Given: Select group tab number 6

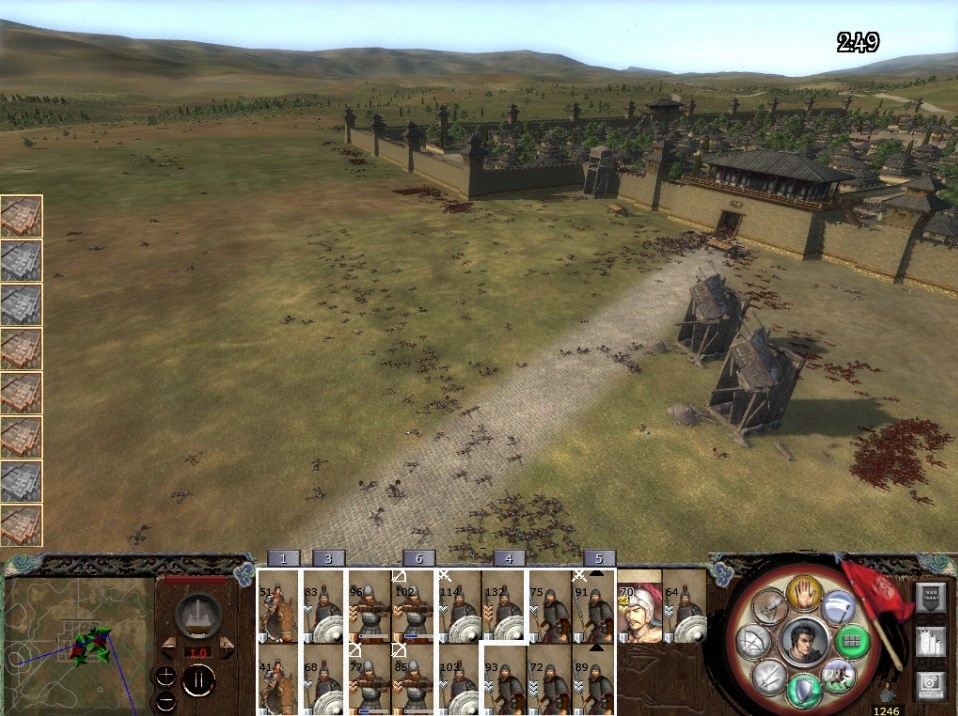Looking at the screenshot, I should click(419, 558).
